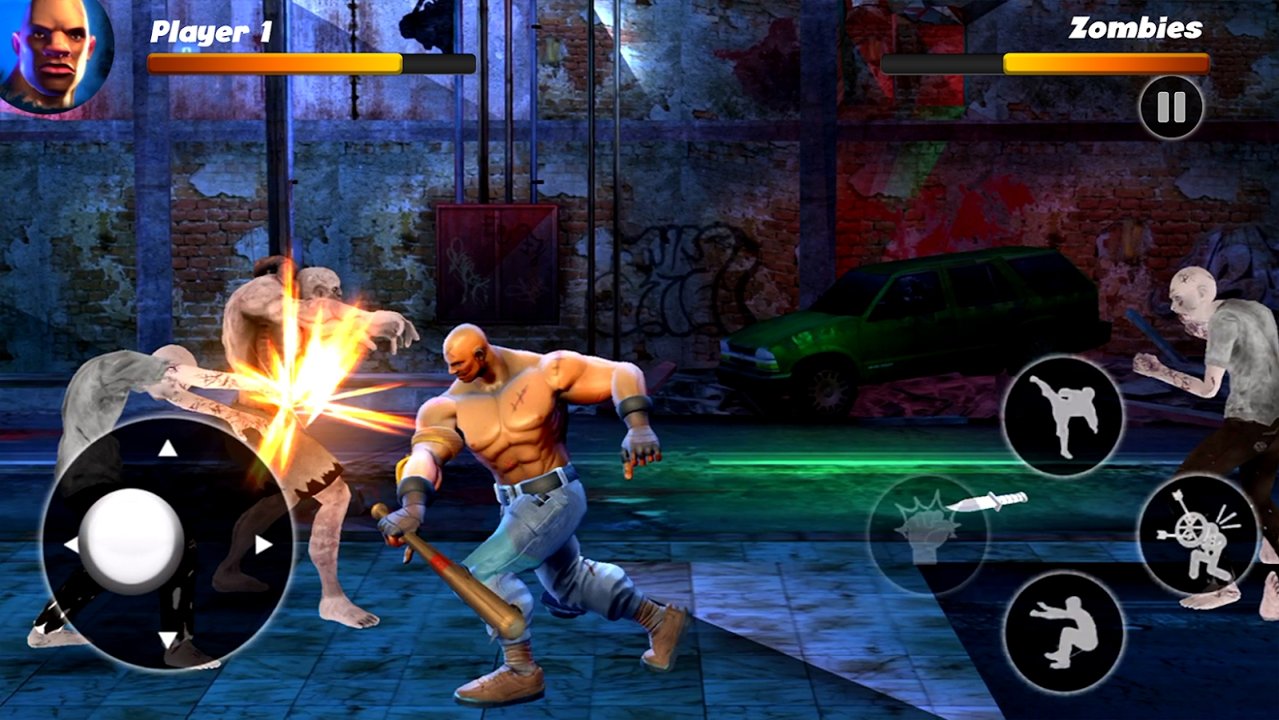Use the fist and knife attack button

click(930, 533)
